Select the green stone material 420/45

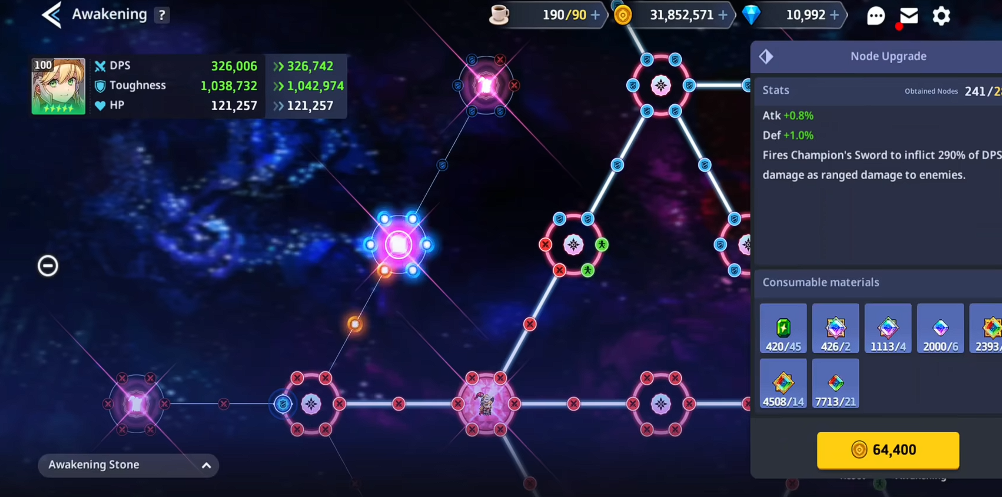783,328
